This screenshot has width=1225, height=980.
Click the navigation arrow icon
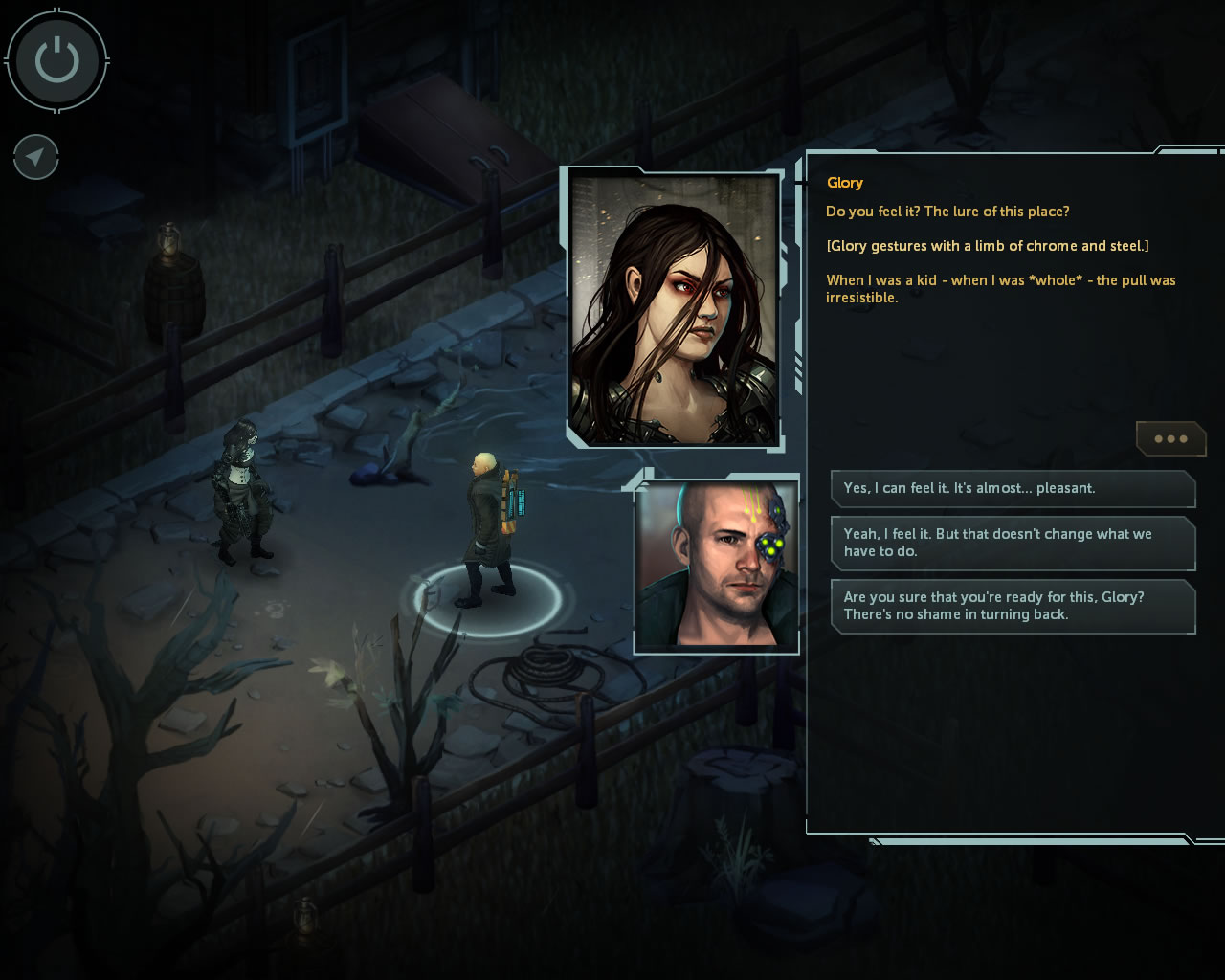[x=36, y=157]
